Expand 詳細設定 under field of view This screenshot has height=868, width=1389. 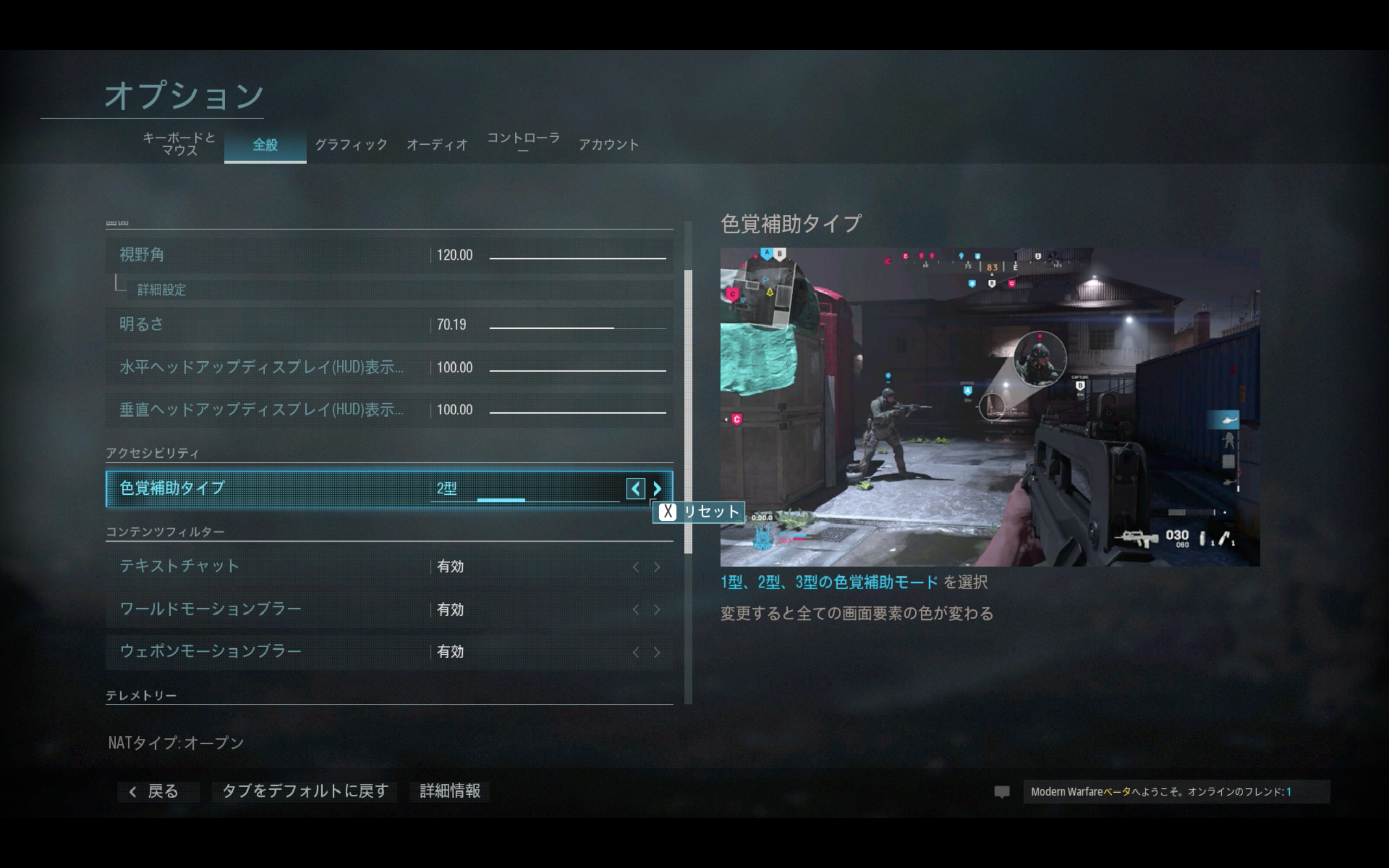pos(162,290)
